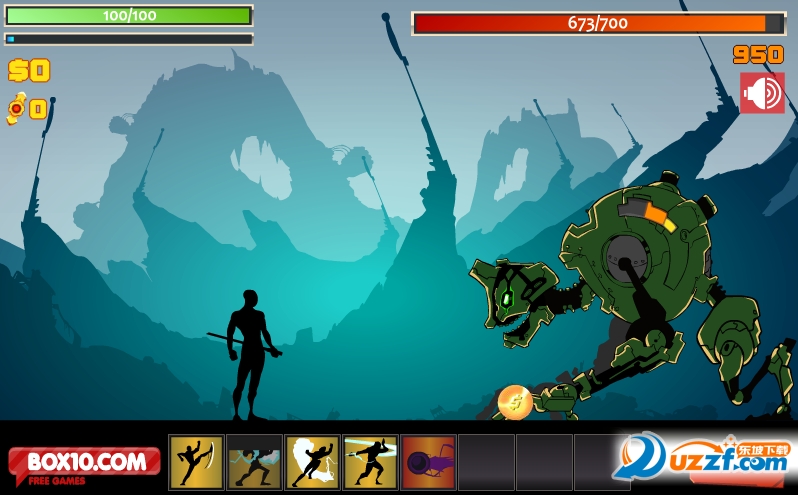Open the BOX10.COM free games link

[x=85, y=464]
